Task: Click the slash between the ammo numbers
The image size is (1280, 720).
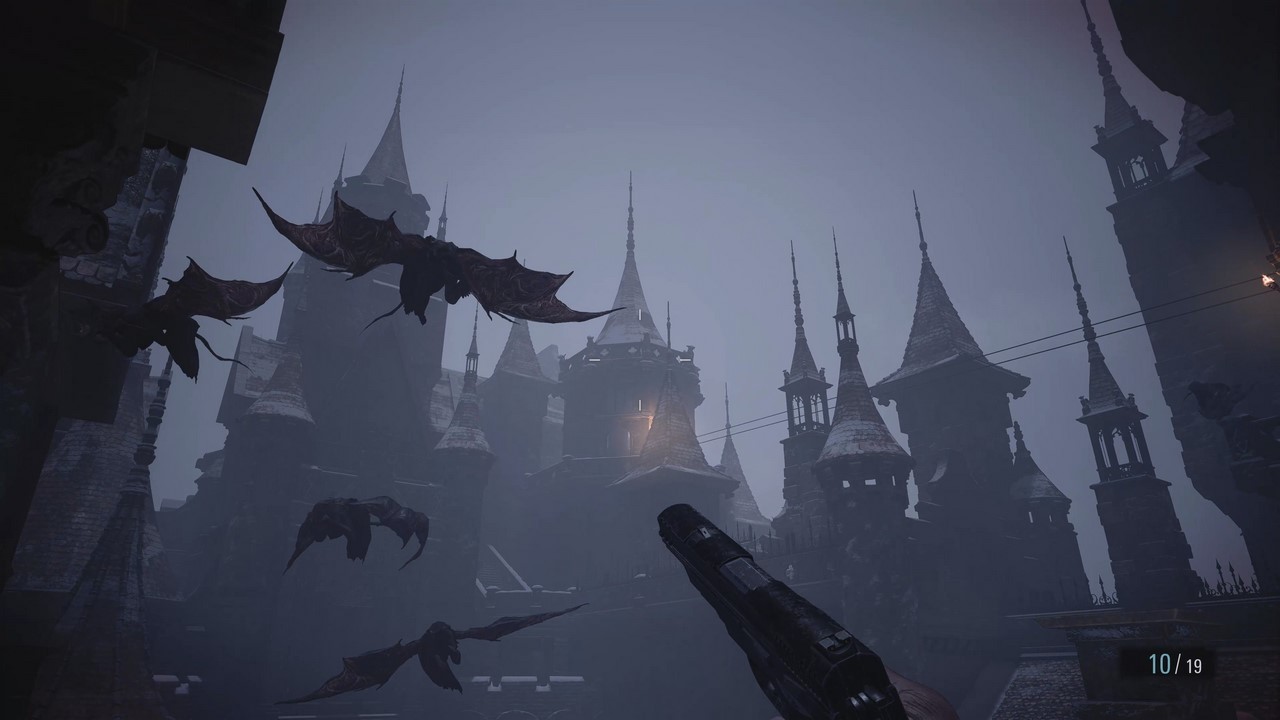Action: pos(1177,660)
